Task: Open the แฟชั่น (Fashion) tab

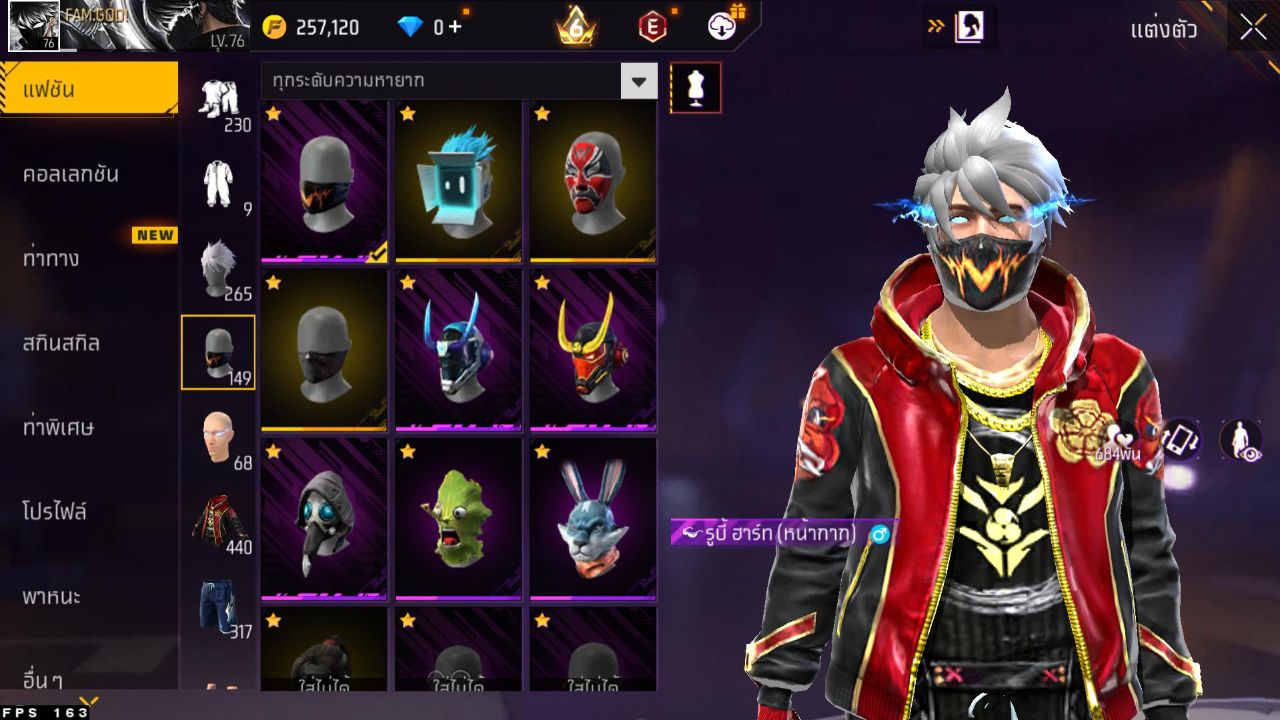Action: (x=88, y=90)
